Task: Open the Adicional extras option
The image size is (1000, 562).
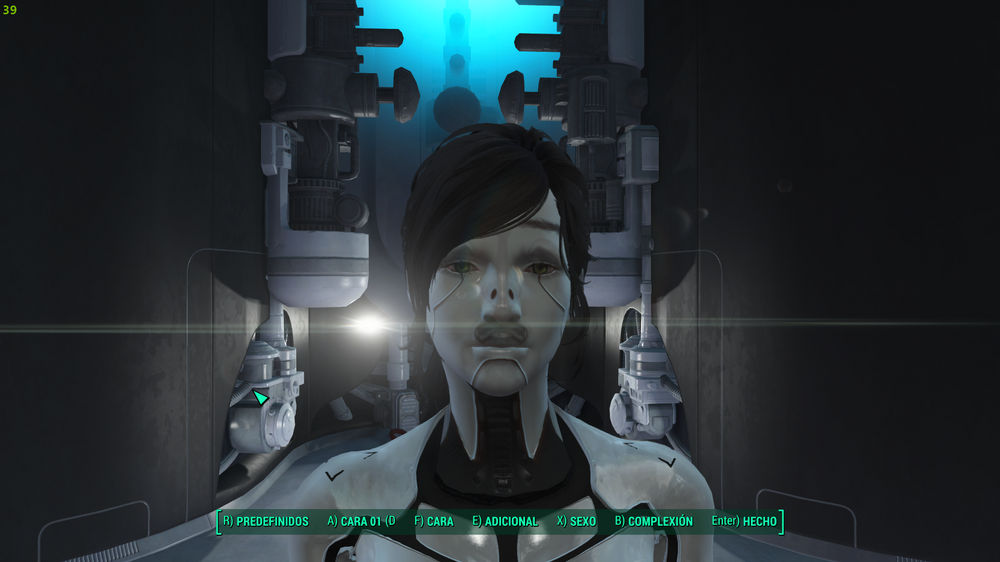Action: 505,521
